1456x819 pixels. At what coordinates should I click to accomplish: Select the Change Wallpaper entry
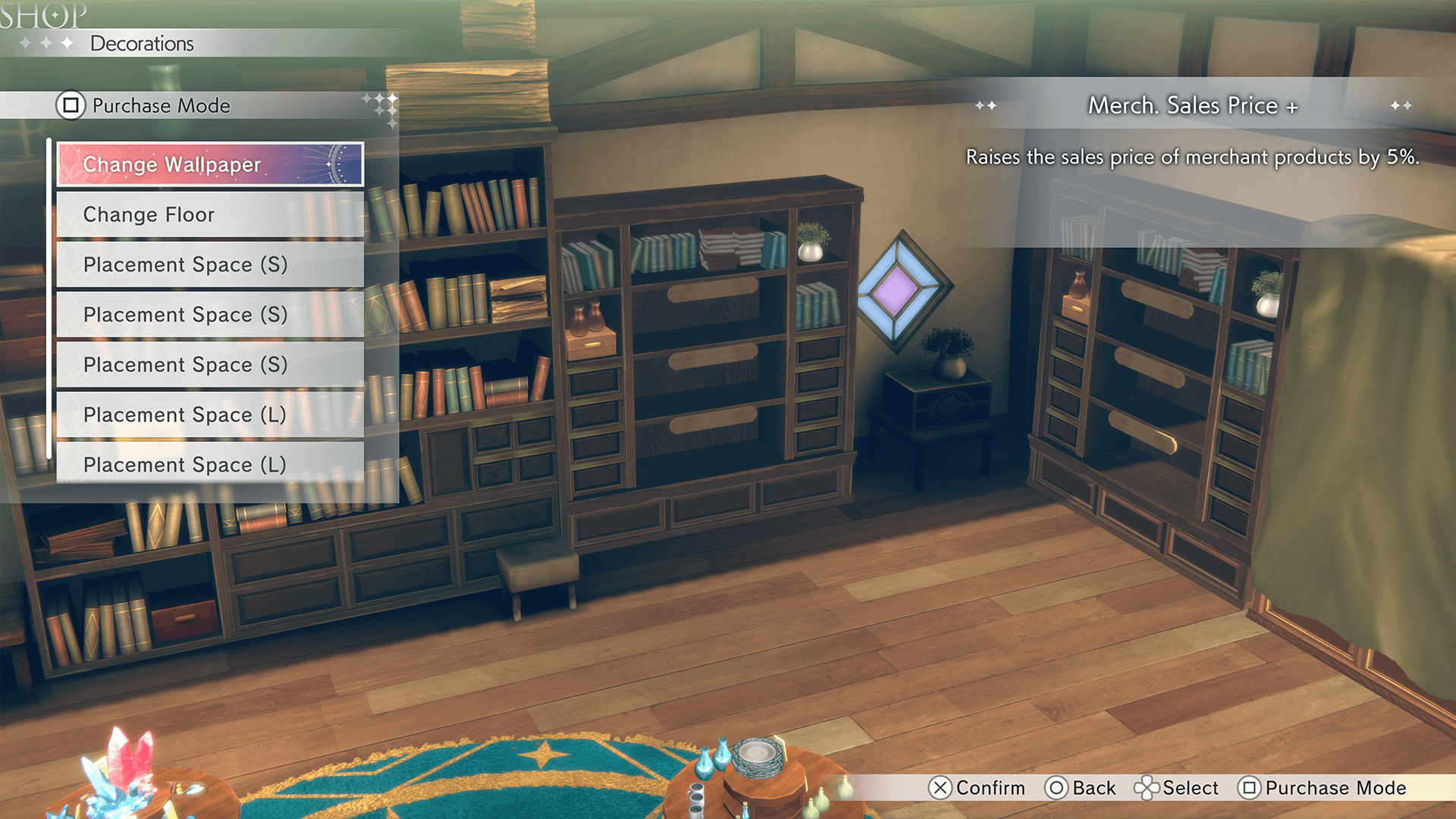click(210, 165)
